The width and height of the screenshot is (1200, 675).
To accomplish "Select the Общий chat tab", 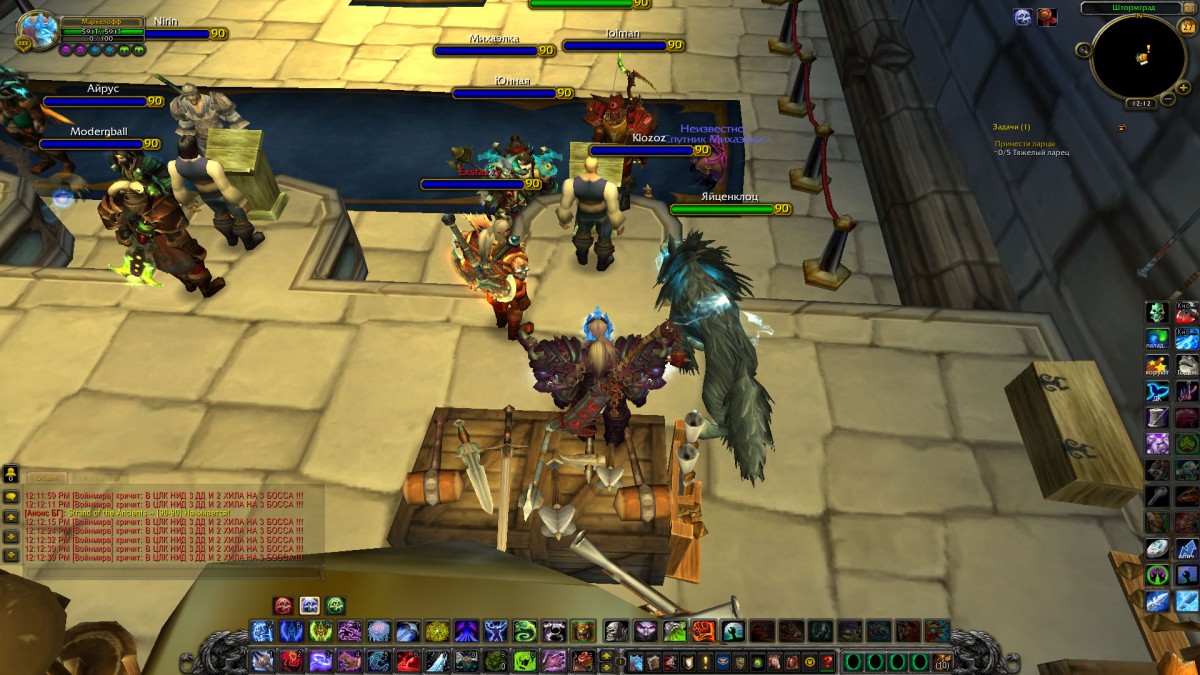I will pos(49,478).
